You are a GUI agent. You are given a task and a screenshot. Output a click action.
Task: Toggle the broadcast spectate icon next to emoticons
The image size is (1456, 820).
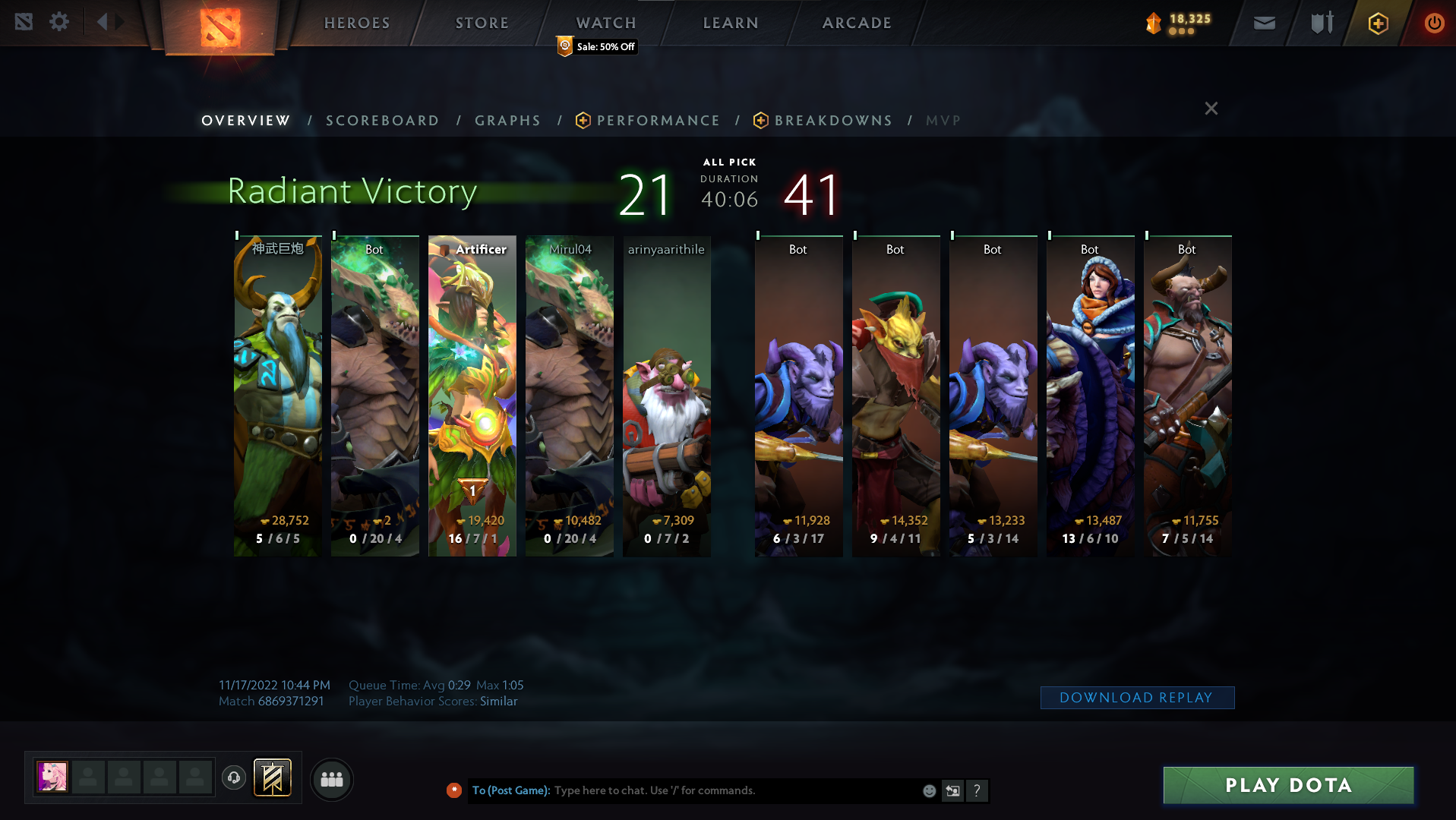click(952, 790)
